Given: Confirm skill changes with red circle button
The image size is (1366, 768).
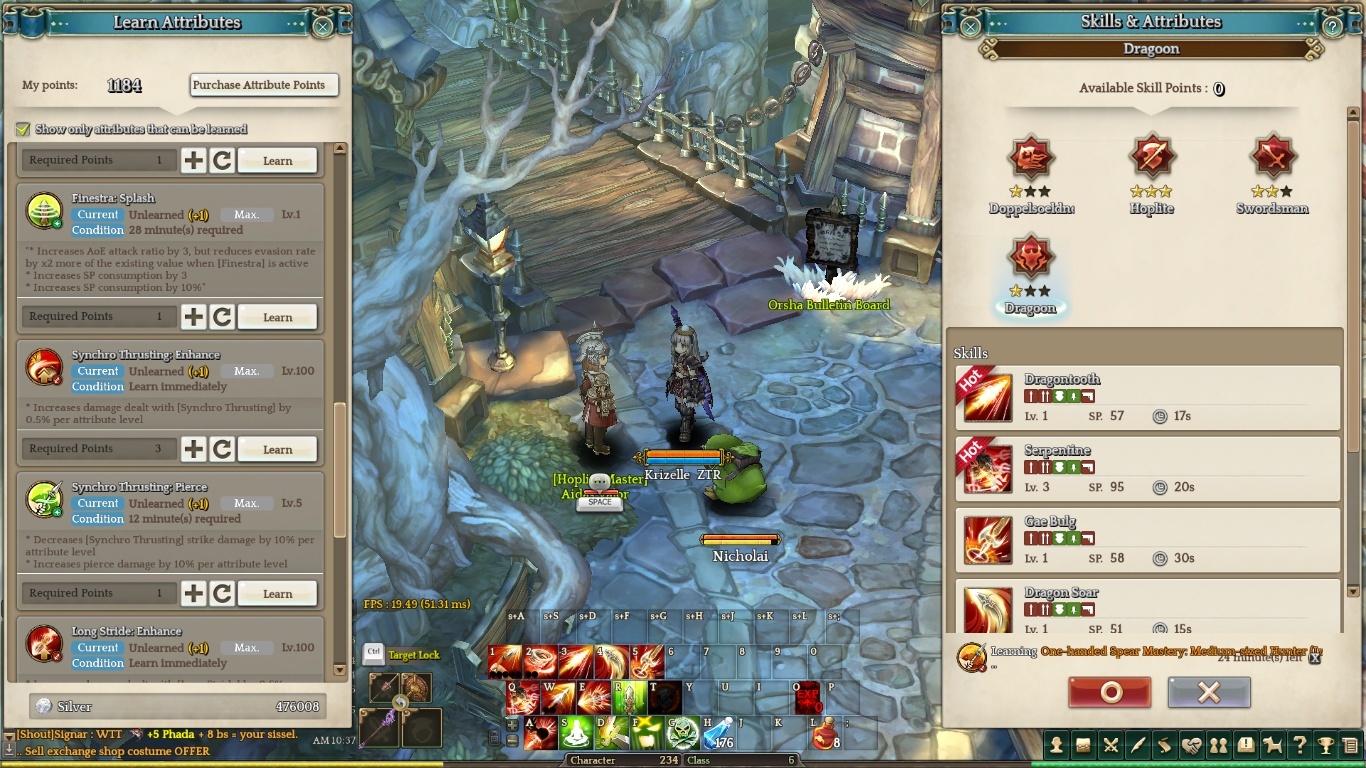Looking at the screenshot, I should pos(1109,692).
